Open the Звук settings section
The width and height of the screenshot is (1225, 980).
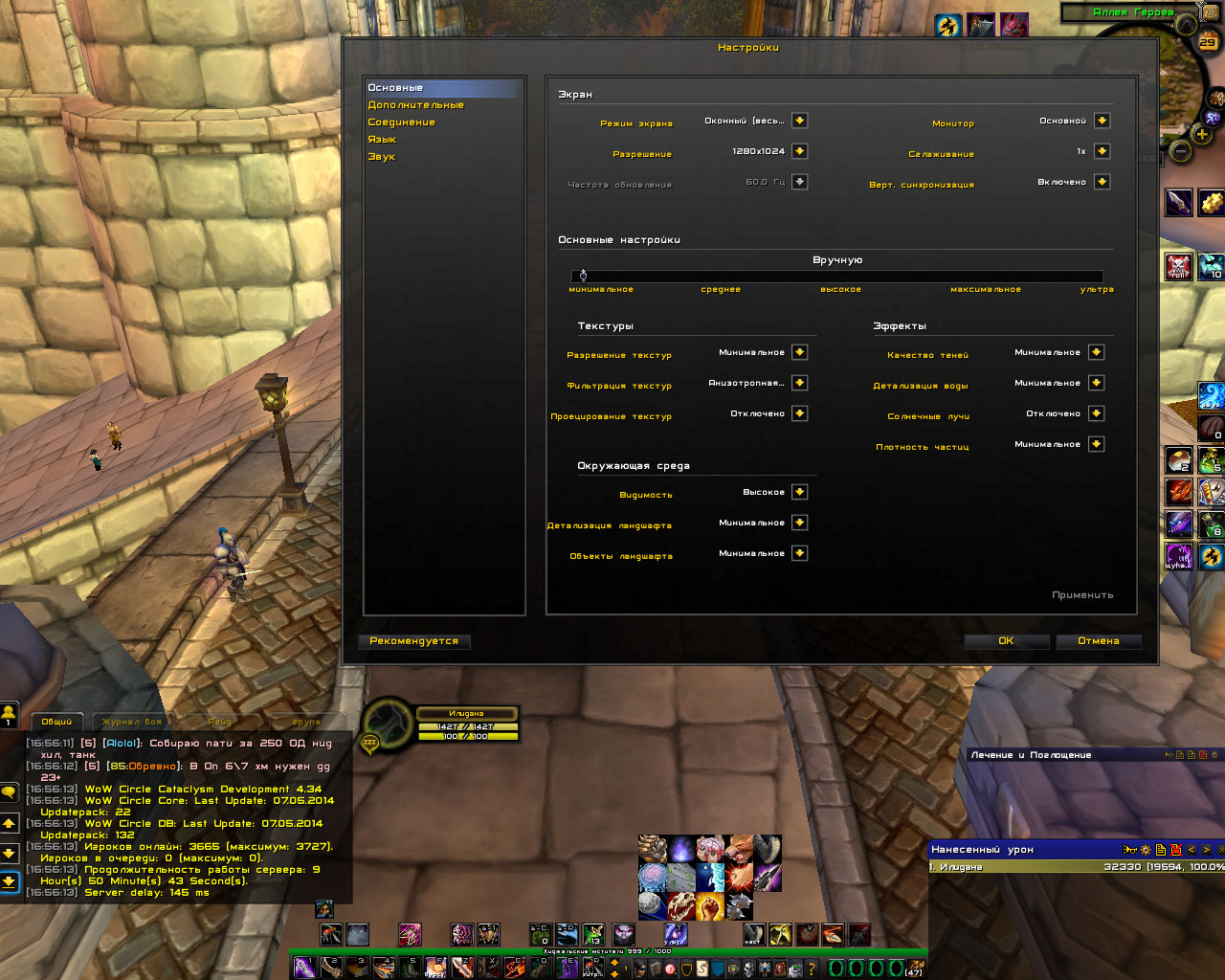[381, 157]
